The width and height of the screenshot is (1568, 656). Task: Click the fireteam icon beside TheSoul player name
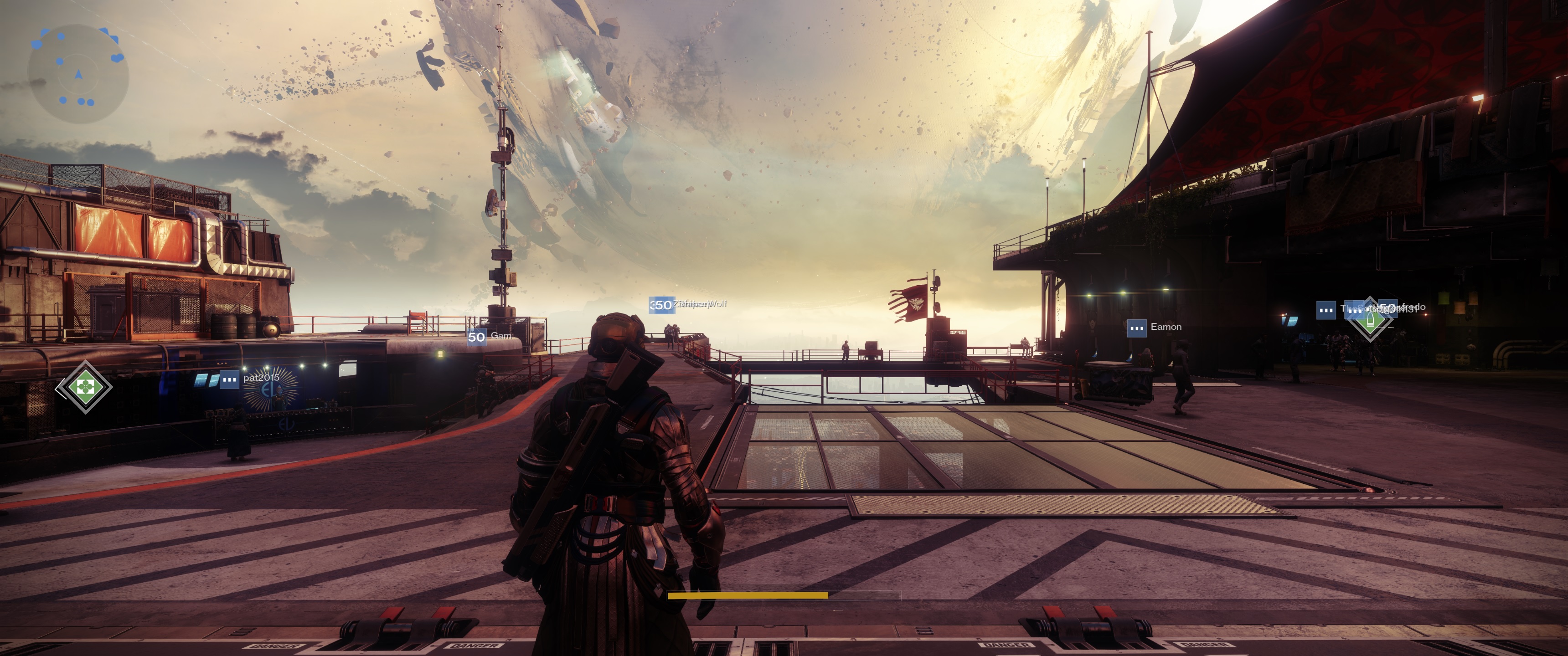coord(1326,310)
